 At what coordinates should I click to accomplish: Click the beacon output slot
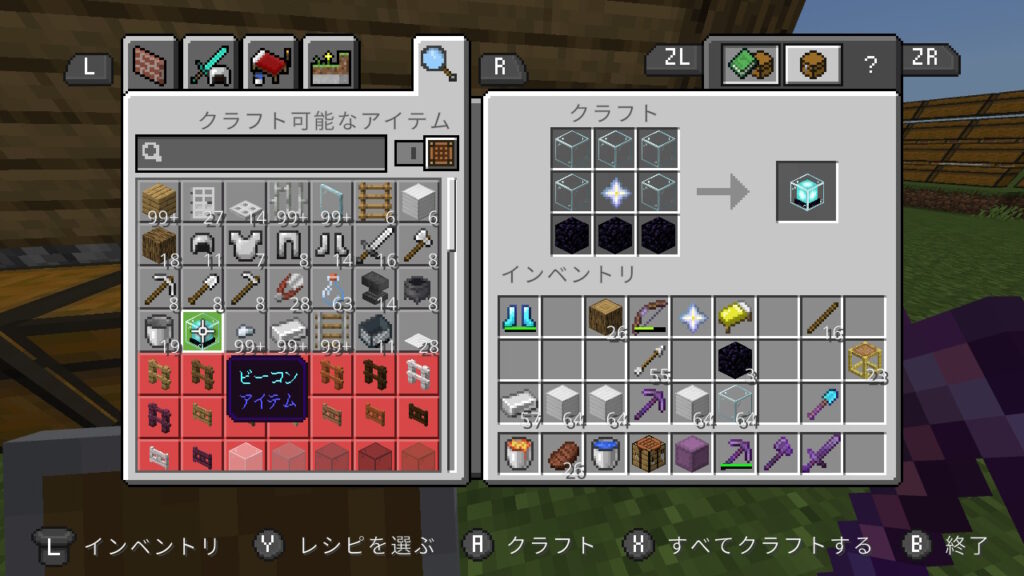click(806, 192)
